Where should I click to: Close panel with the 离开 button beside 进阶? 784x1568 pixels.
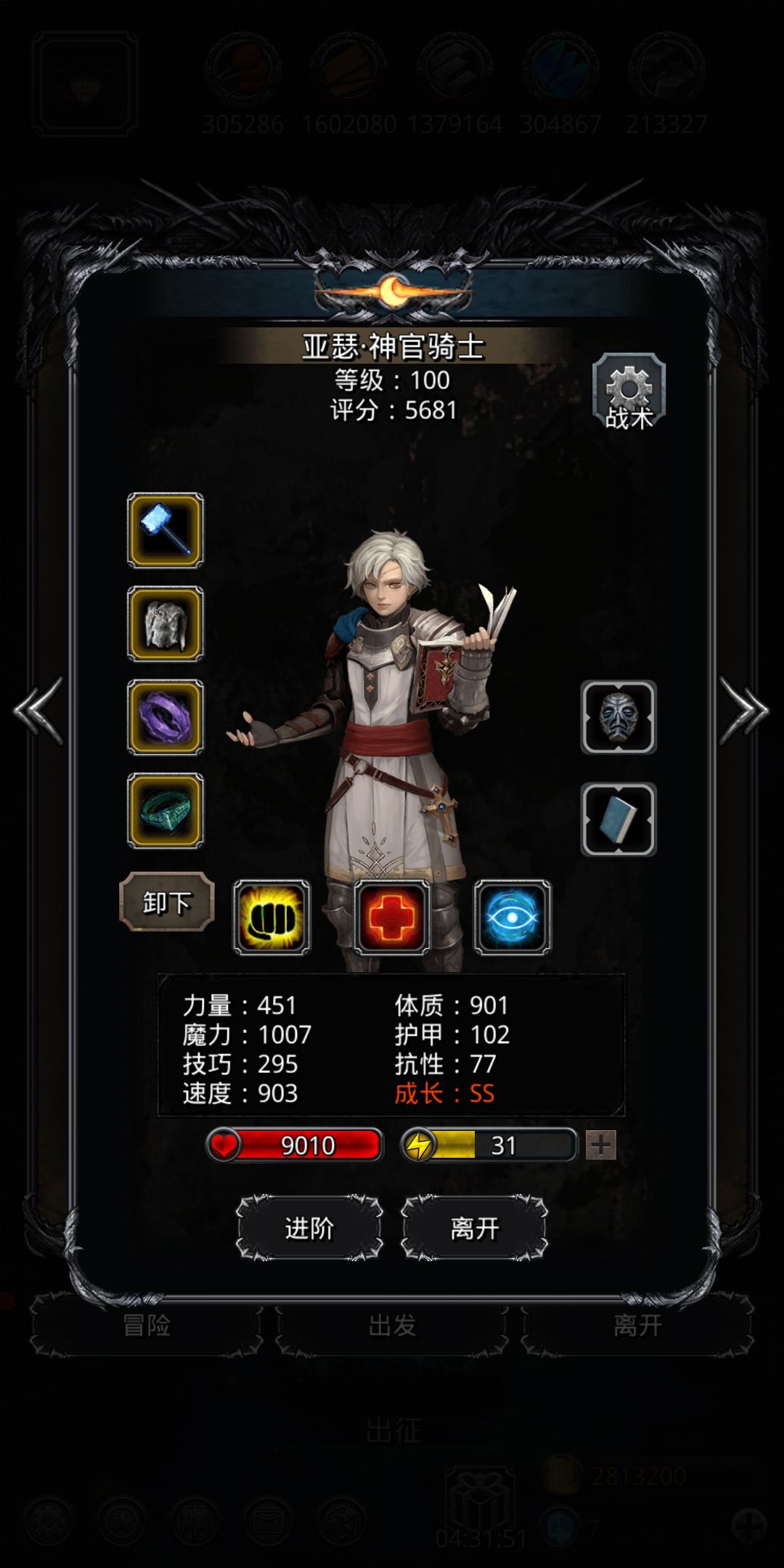tap(474, 1228)
